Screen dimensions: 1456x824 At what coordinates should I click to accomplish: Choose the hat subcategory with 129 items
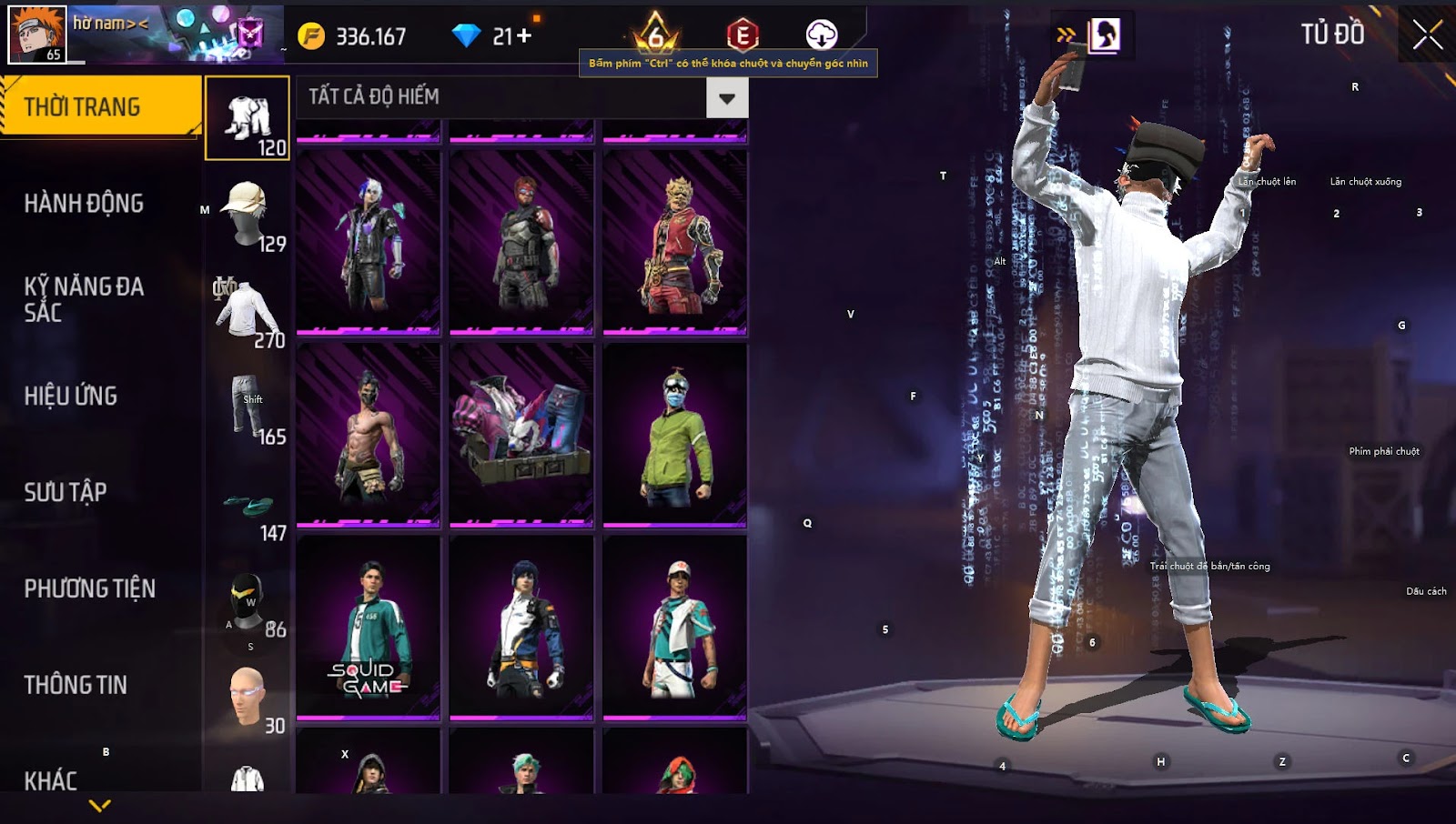tap(248, 216)
